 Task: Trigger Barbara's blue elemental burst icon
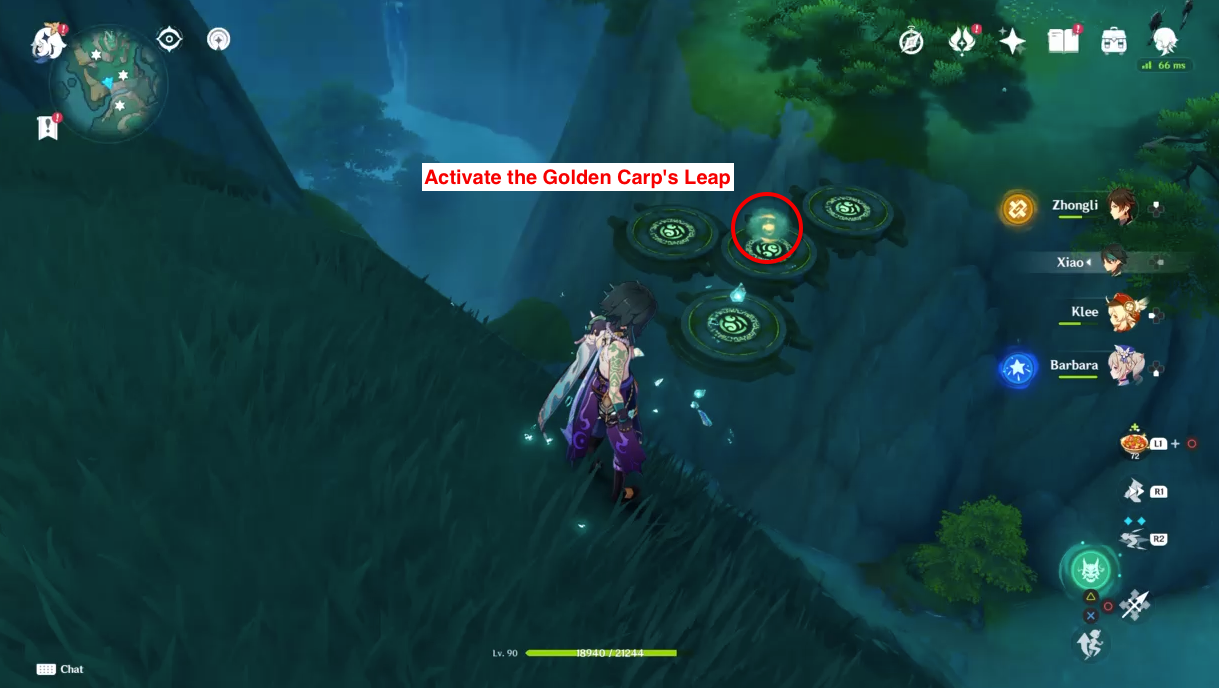1018,368
